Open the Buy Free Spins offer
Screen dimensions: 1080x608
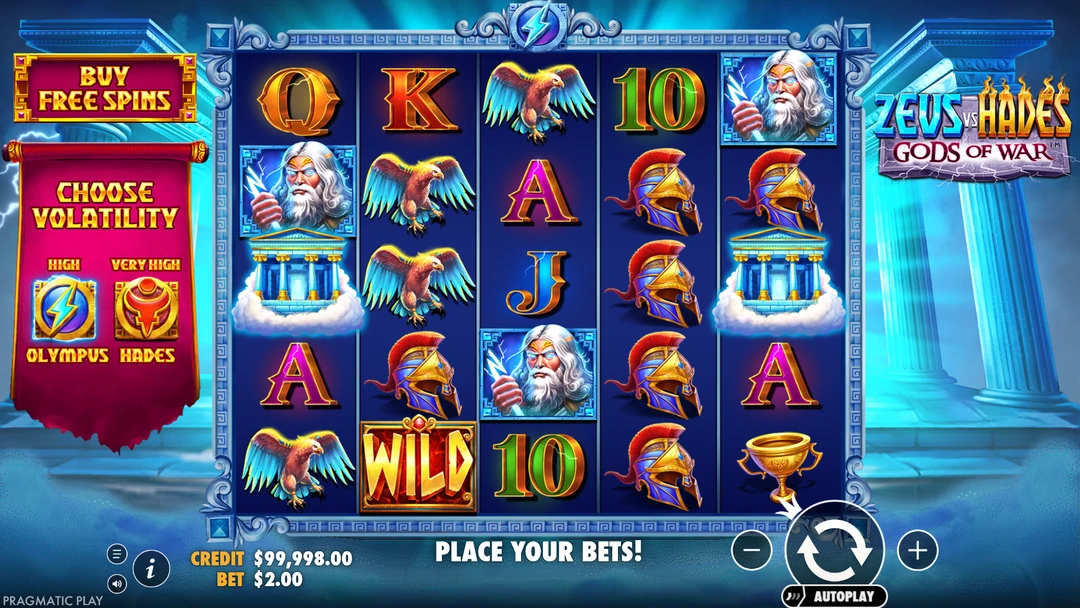(x=104, y=88)
